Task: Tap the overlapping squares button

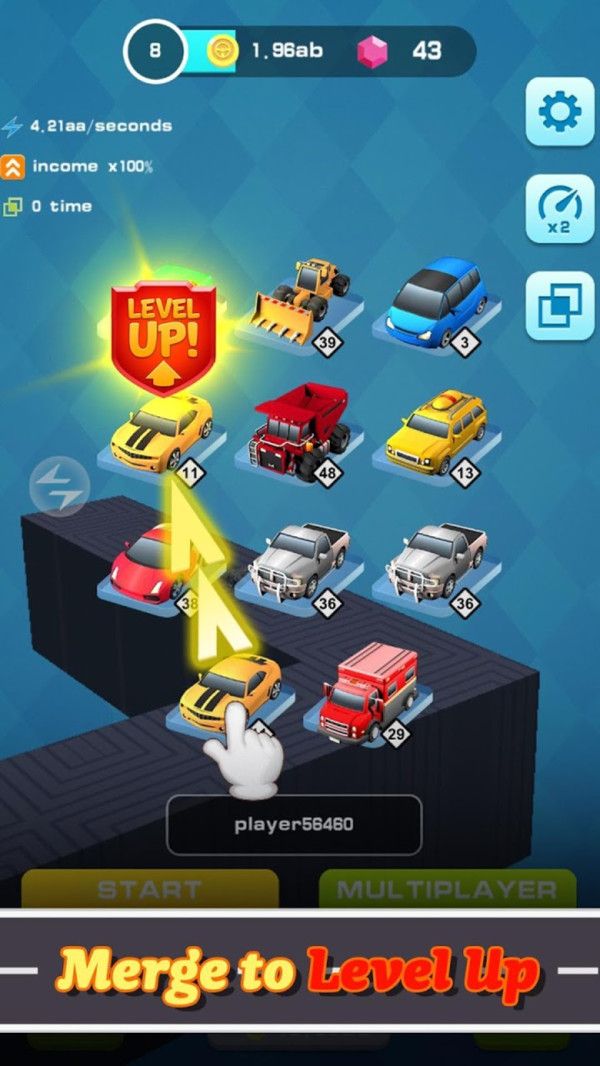Action: coord(560,305)
